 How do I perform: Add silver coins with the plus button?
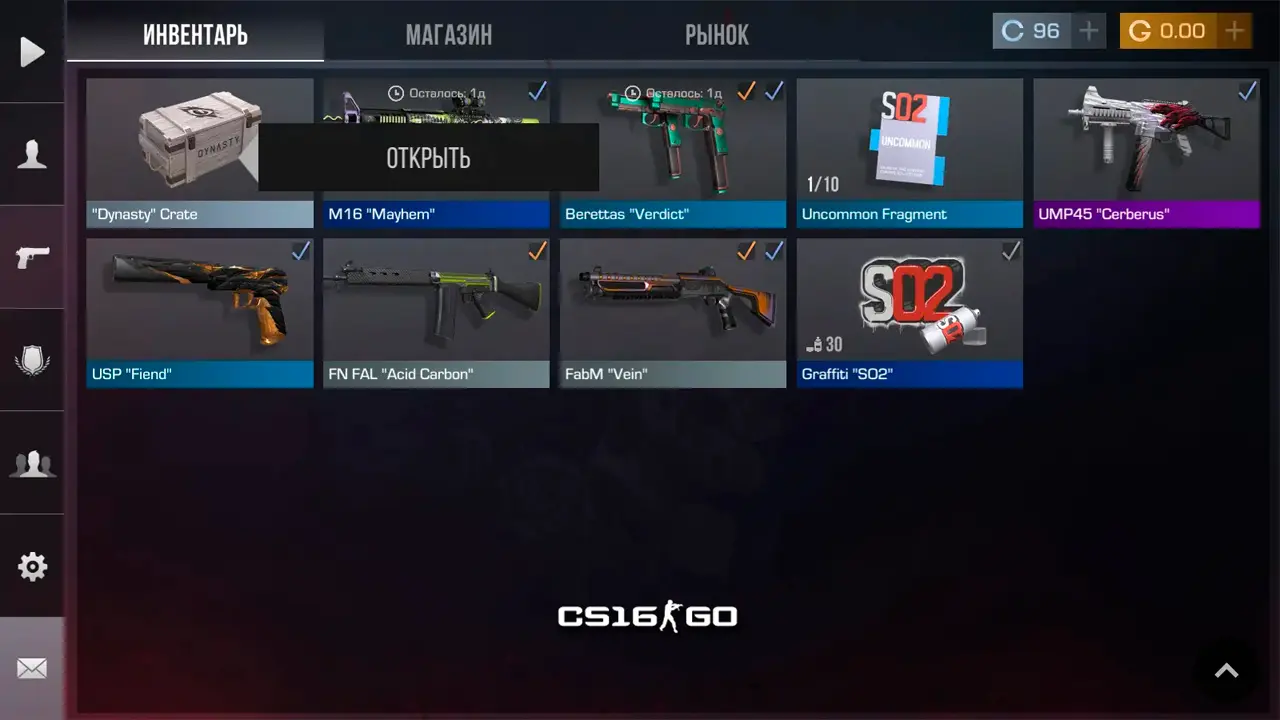click(1088, 31)
